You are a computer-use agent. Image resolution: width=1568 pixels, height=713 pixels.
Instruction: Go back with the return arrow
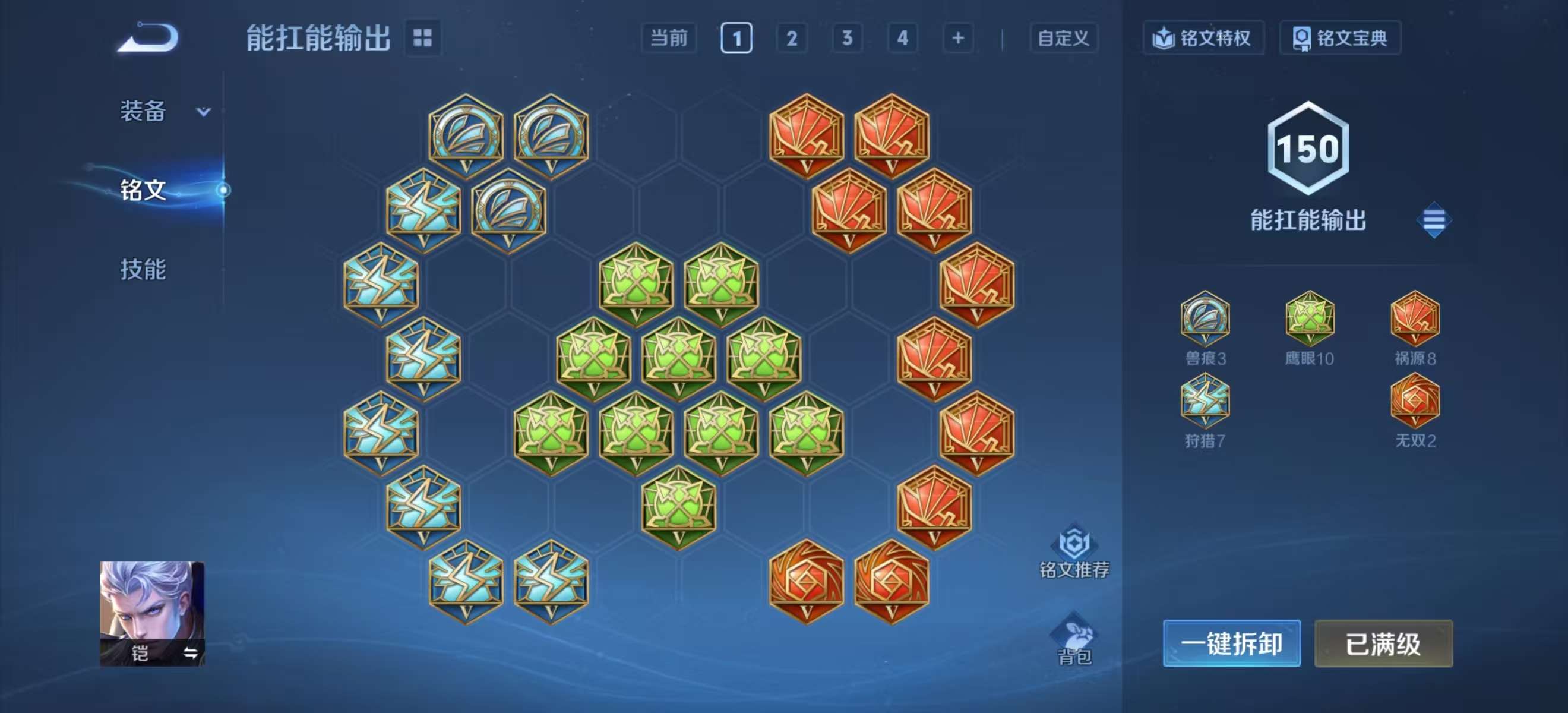tap(148, 38)
